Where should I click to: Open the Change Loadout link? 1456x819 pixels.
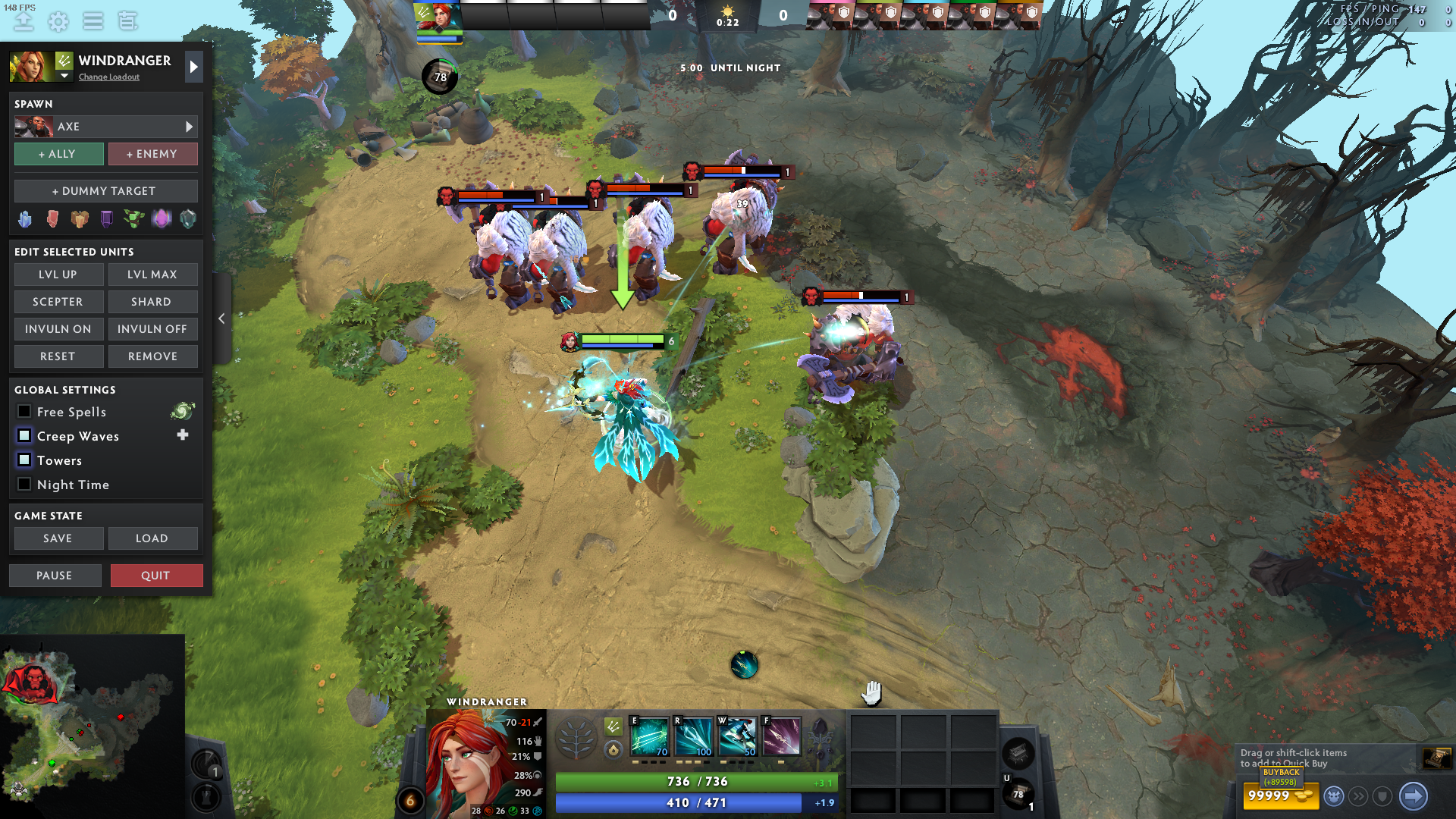[109, 77]
